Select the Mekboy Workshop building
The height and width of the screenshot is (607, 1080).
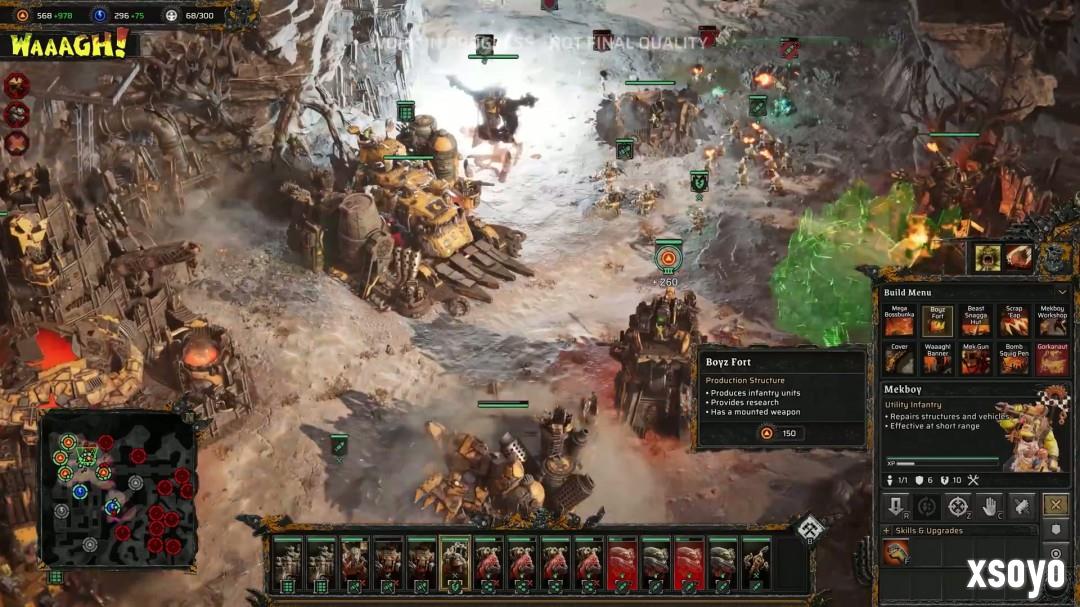1051,320
